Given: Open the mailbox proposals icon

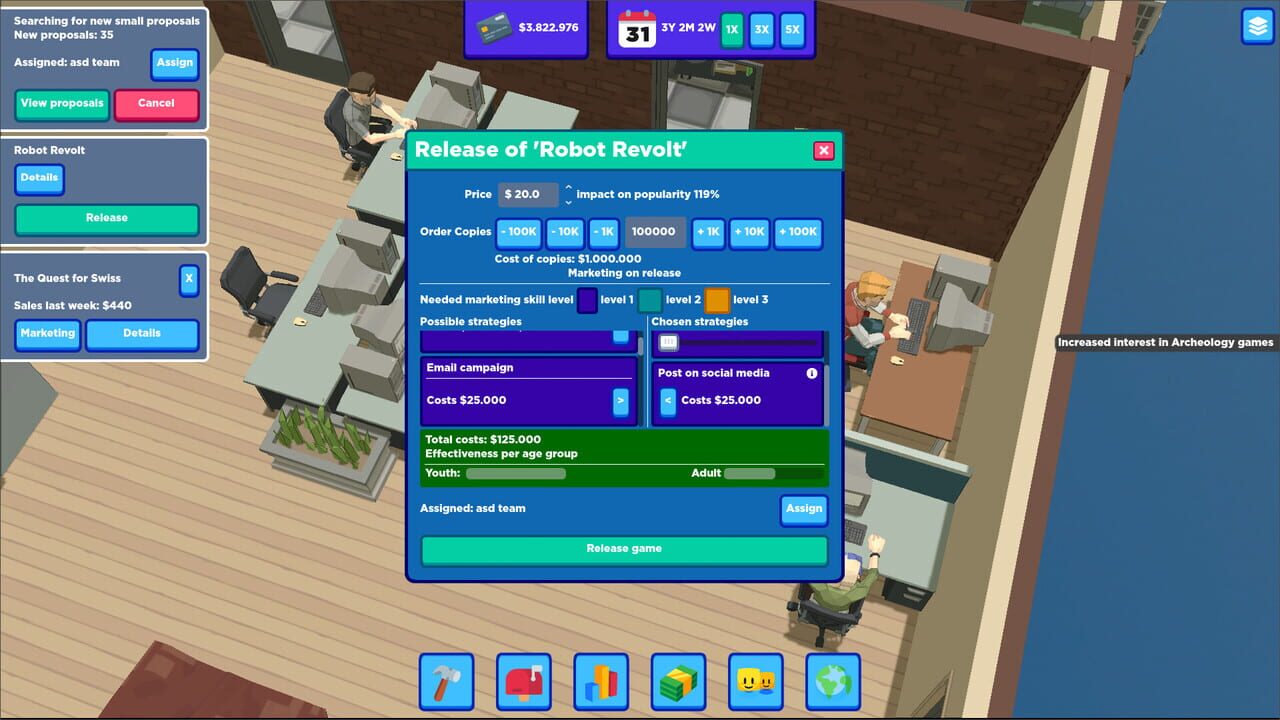Looking at the screenshot, I should 523,682.
